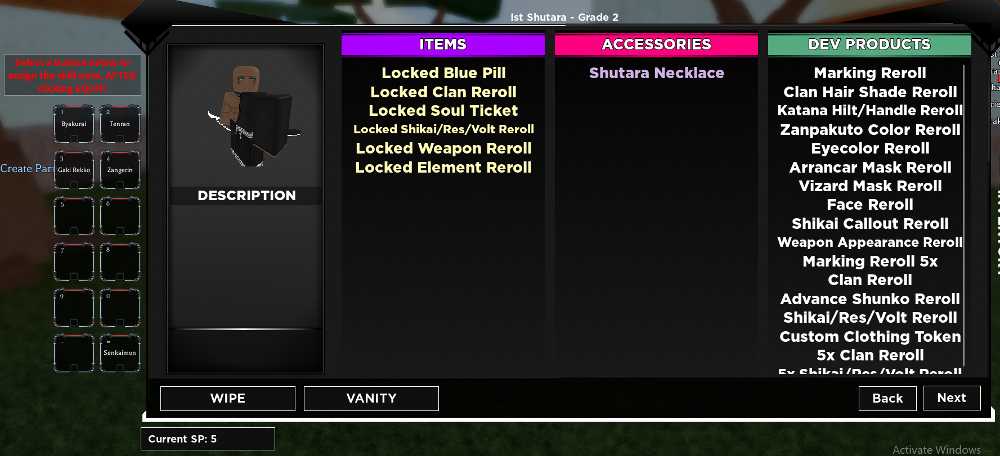
Task: Advance using the Next button
Action: (x=951, y=398)
